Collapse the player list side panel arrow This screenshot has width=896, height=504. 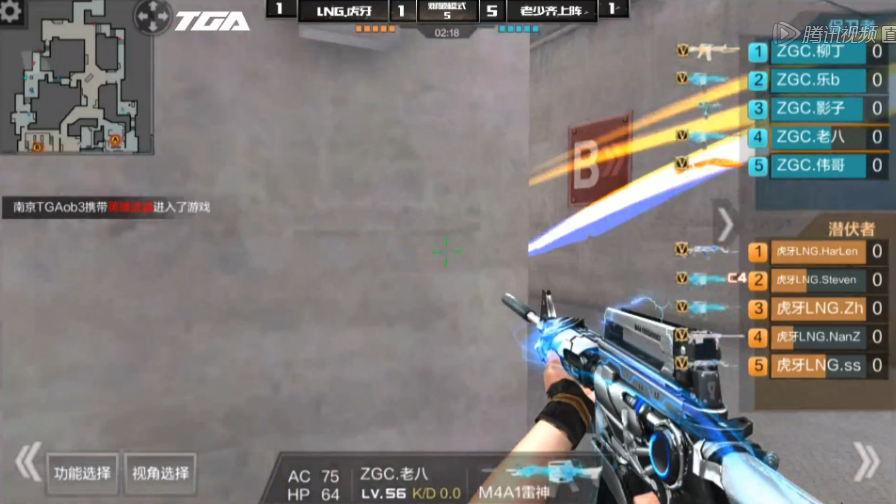pyautogui.click(x=724, y=226)
